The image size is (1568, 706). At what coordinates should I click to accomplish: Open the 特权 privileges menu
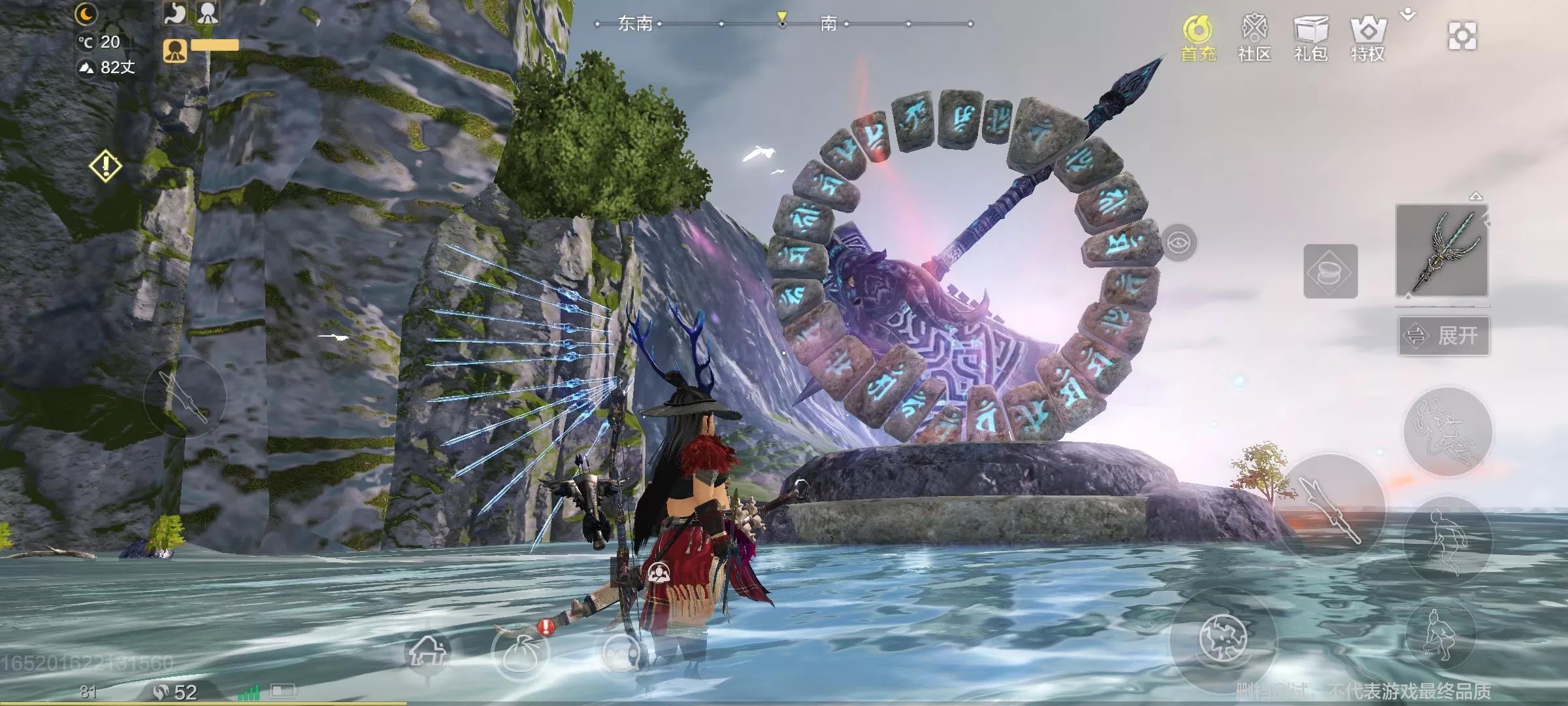1367,38
